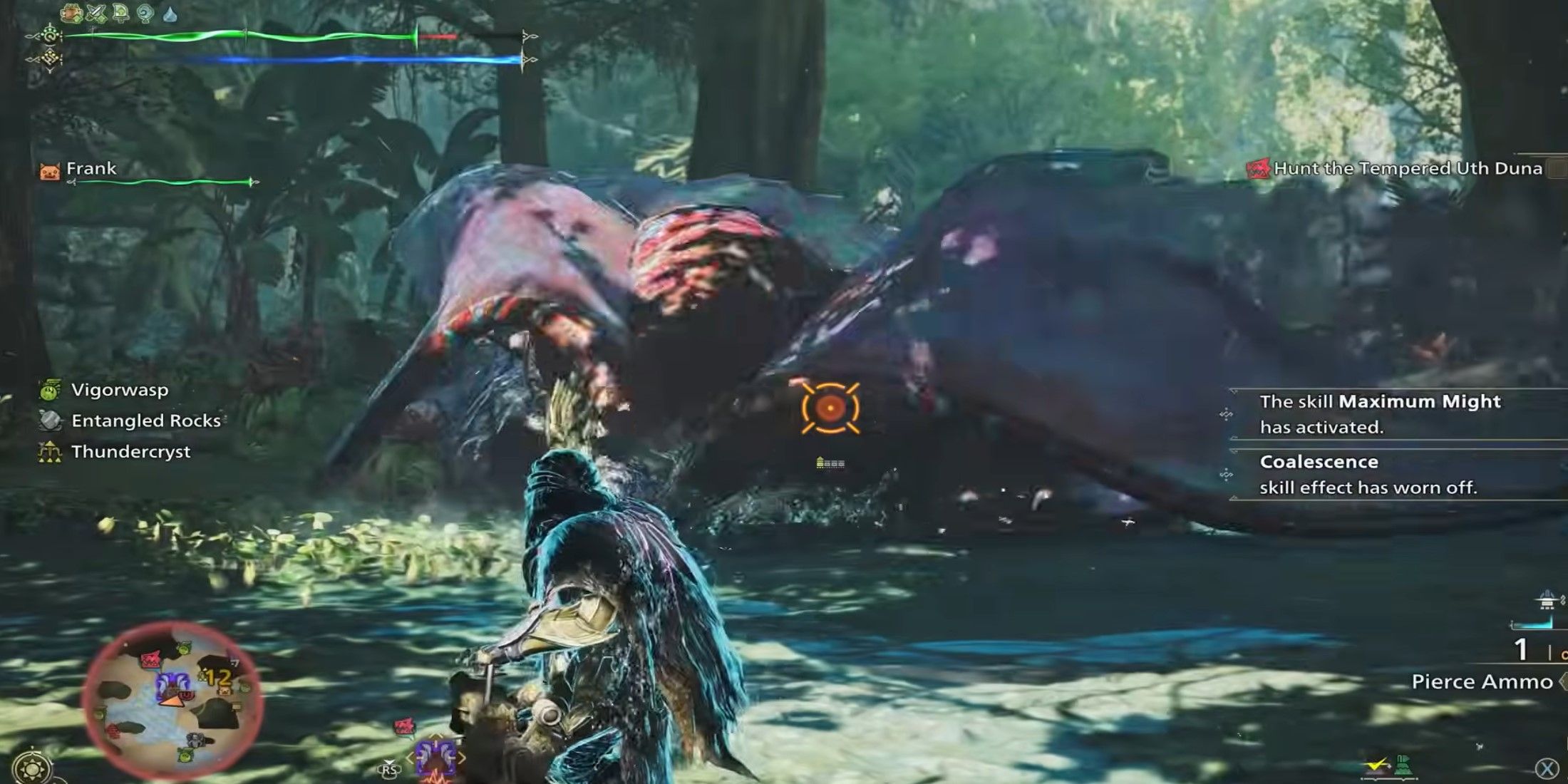Select the crossed swords attack buff icon
Image resolution: width=1568 pixels, height=784 pixels.
[x=97, y=13]
